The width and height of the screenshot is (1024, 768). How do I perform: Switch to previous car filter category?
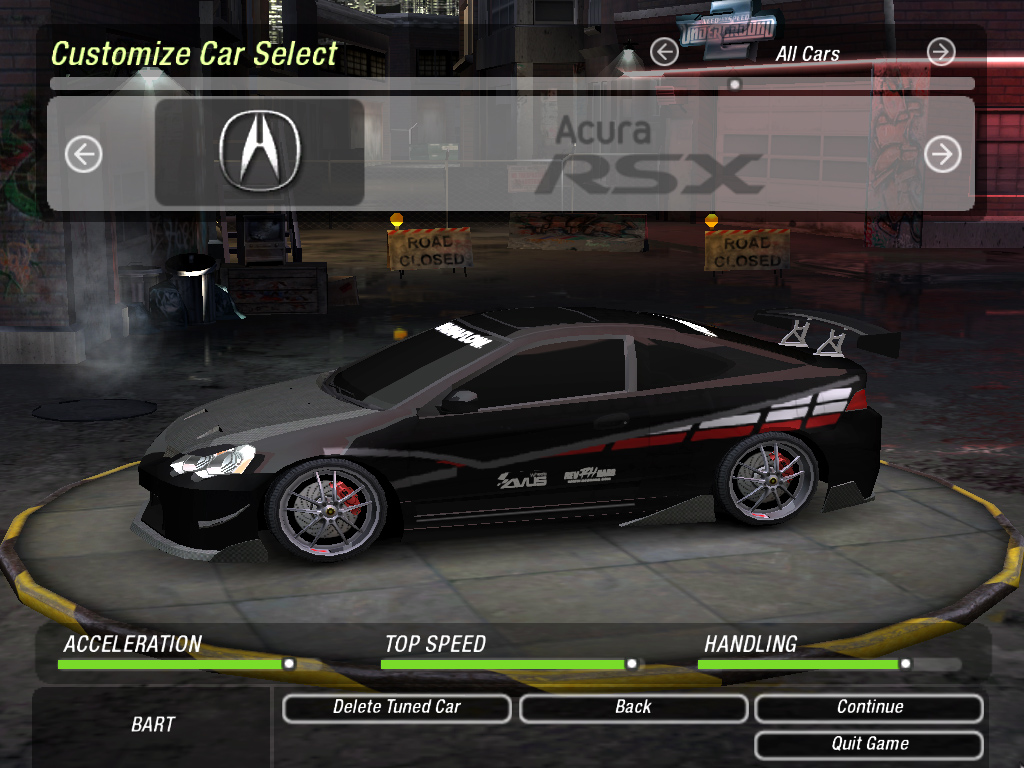pyautogui.click(x=664, y=52)
